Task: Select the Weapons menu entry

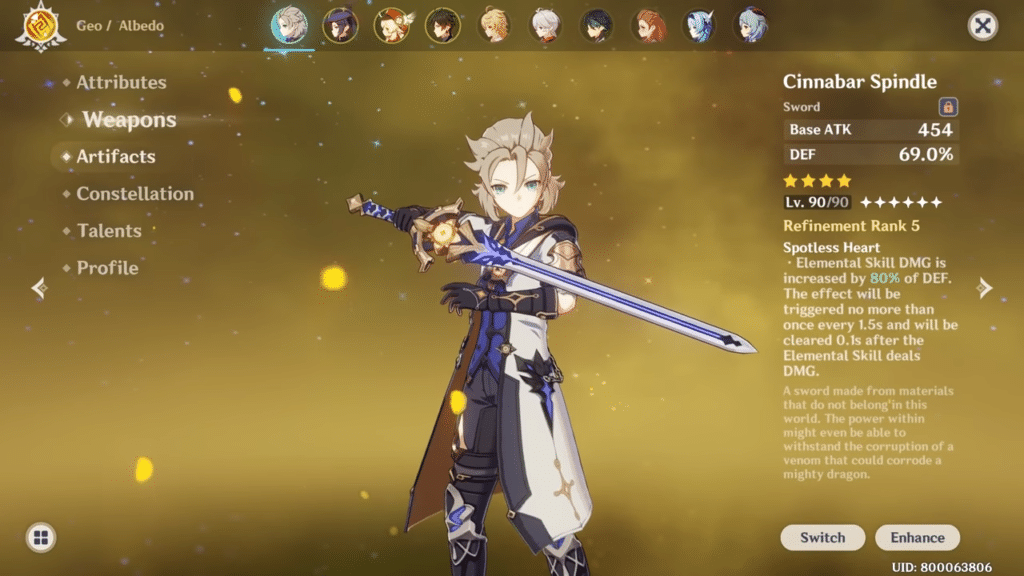Action: [x=129, y=120]
